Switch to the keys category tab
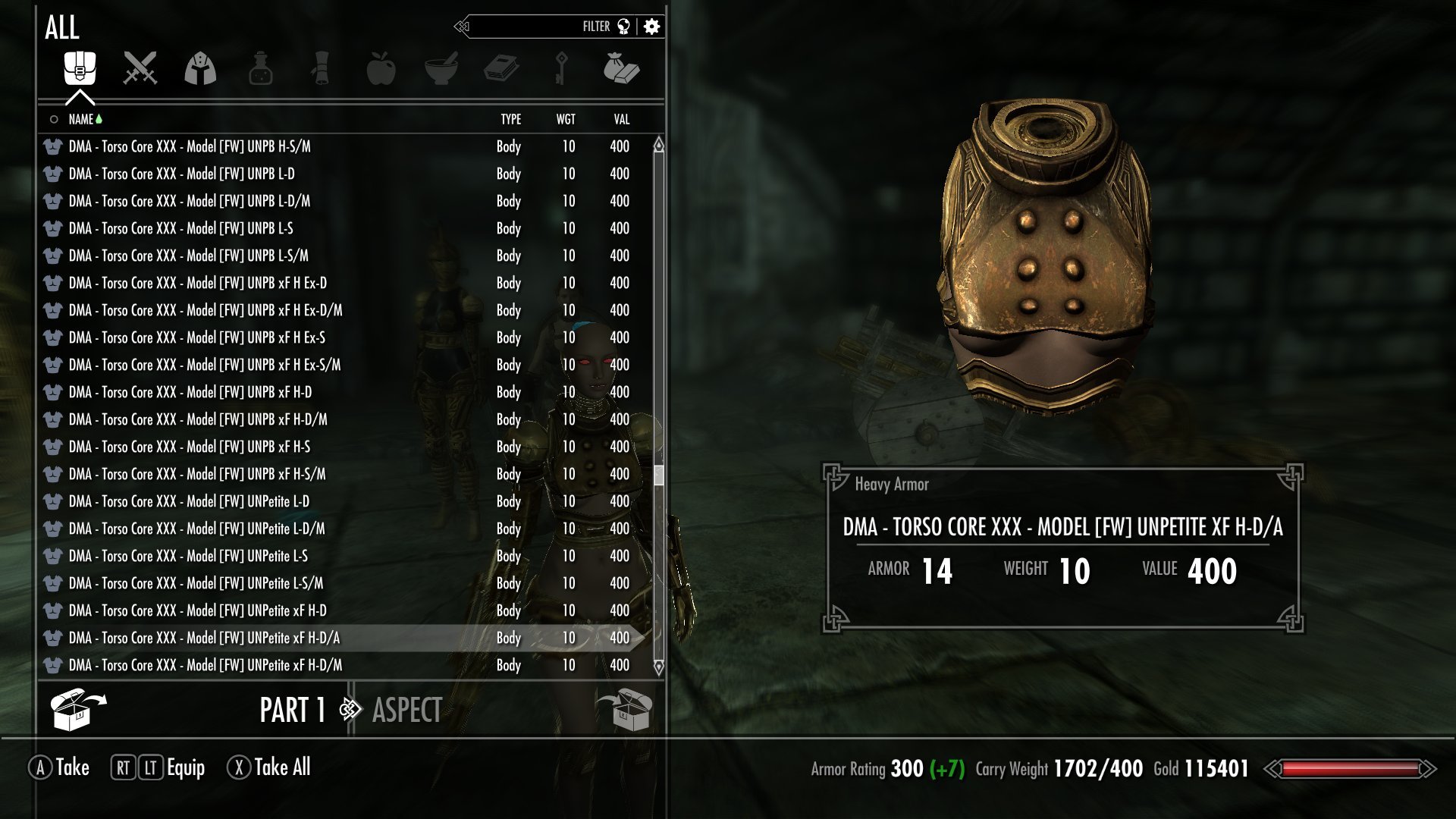 (x=561, y=69)
